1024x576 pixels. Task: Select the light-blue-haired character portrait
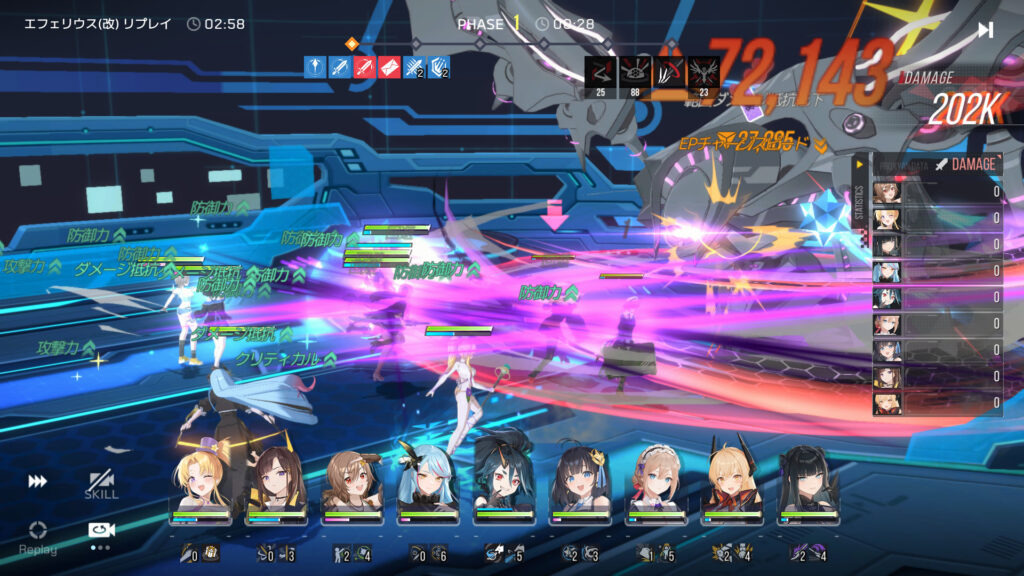[428, 484]
